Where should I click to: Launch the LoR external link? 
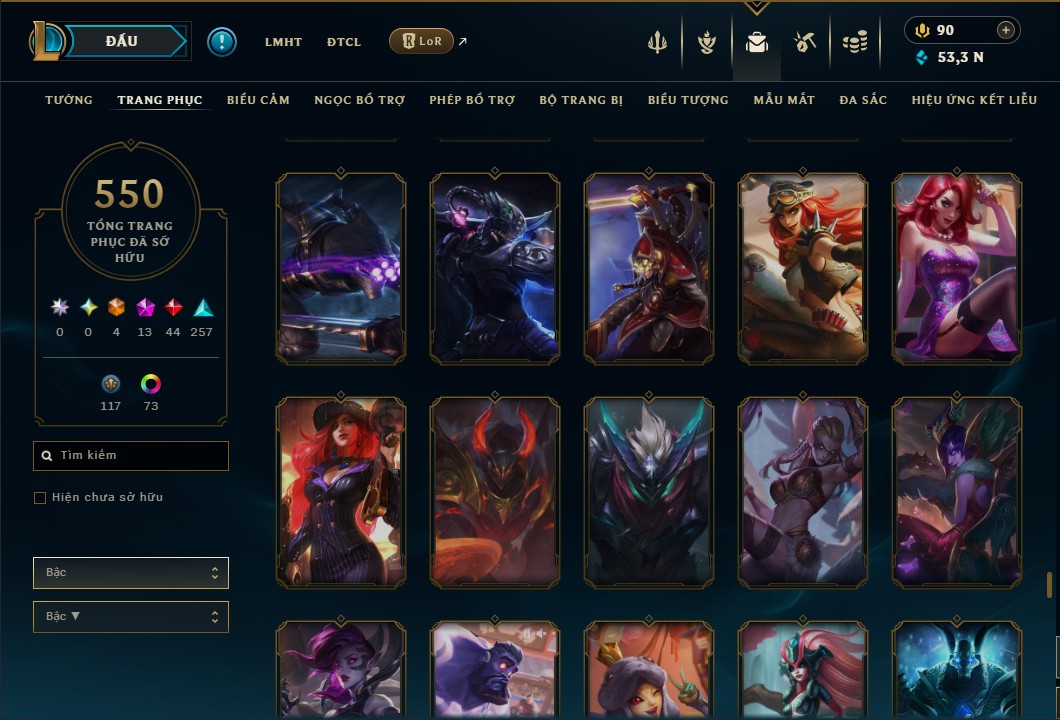tap(421, 41)
